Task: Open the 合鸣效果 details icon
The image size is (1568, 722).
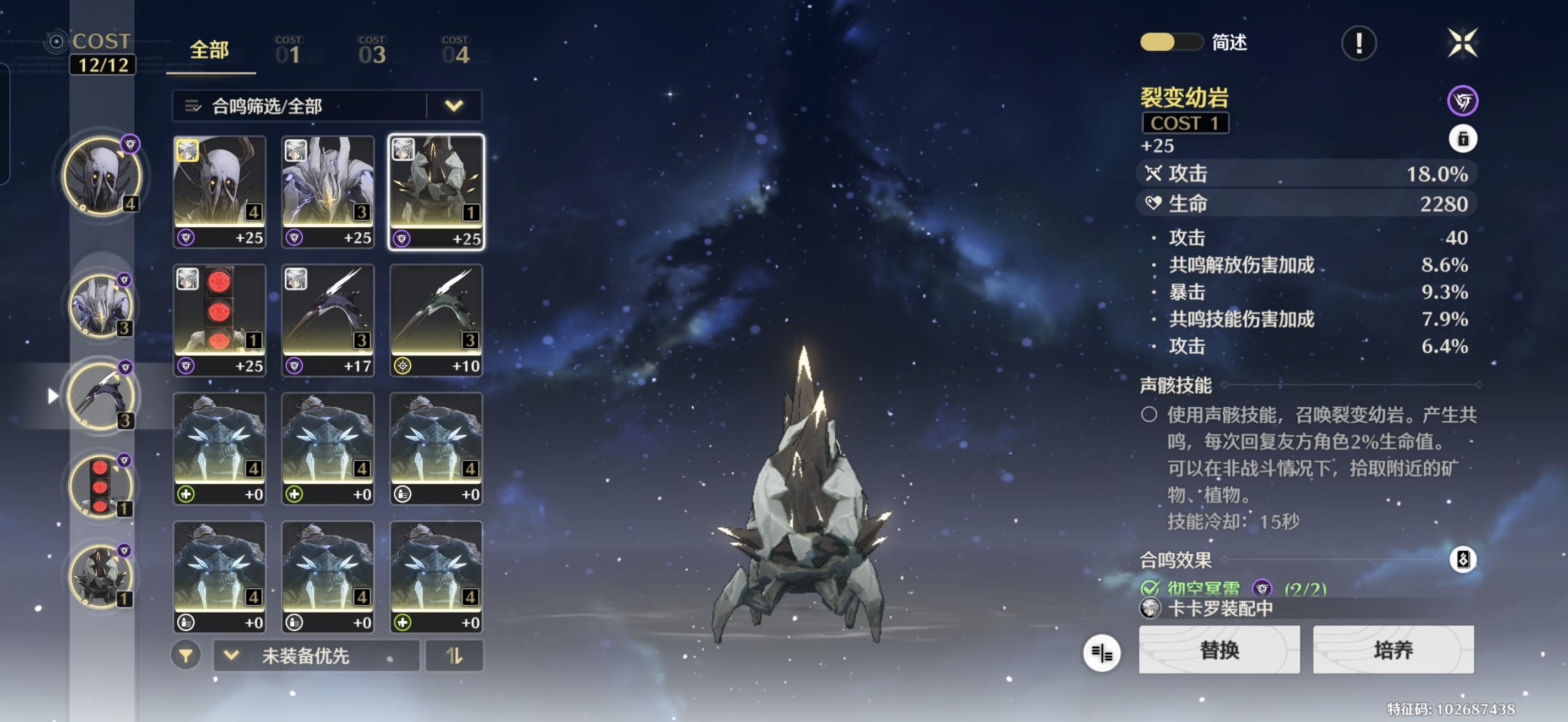Action: (x=1462, y=559)
